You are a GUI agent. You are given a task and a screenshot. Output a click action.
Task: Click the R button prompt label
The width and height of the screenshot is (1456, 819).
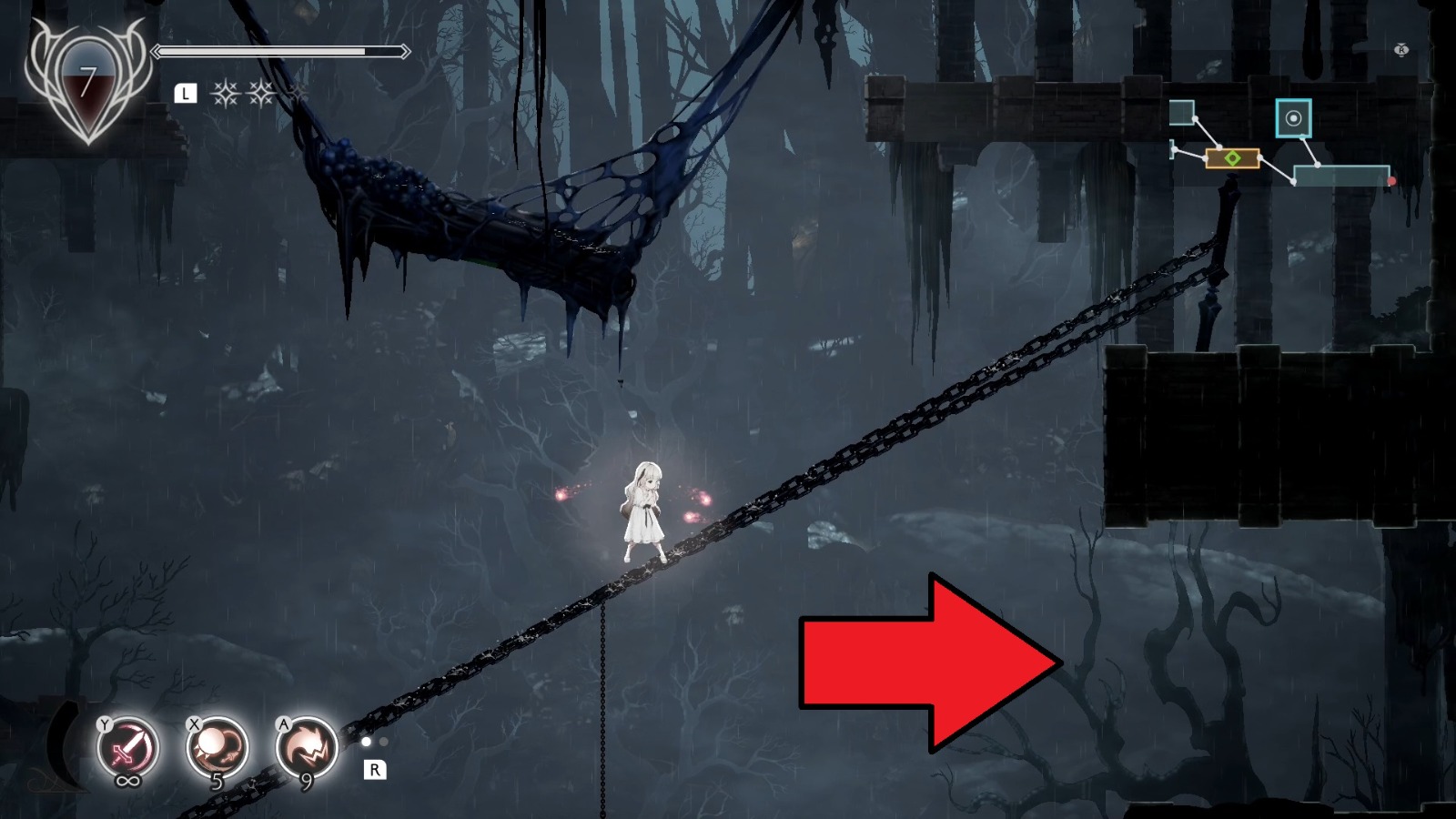click(x=376, y=769)
